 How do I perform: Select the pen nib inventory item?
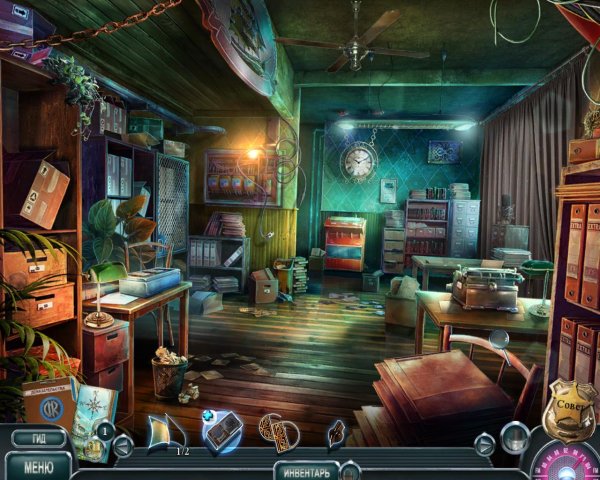[336, 432]
